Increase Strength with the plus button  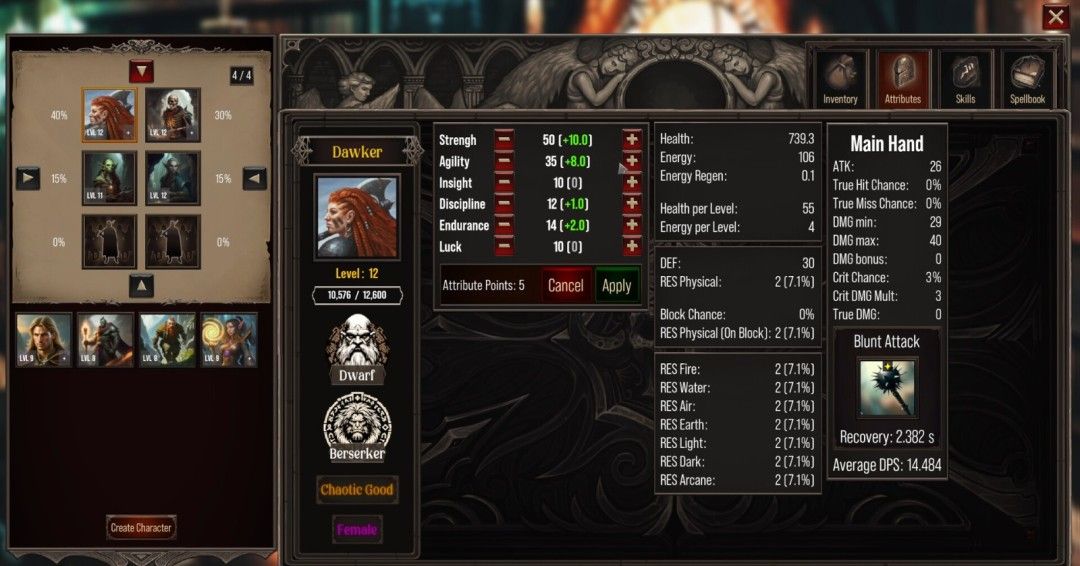pos(632,140)
